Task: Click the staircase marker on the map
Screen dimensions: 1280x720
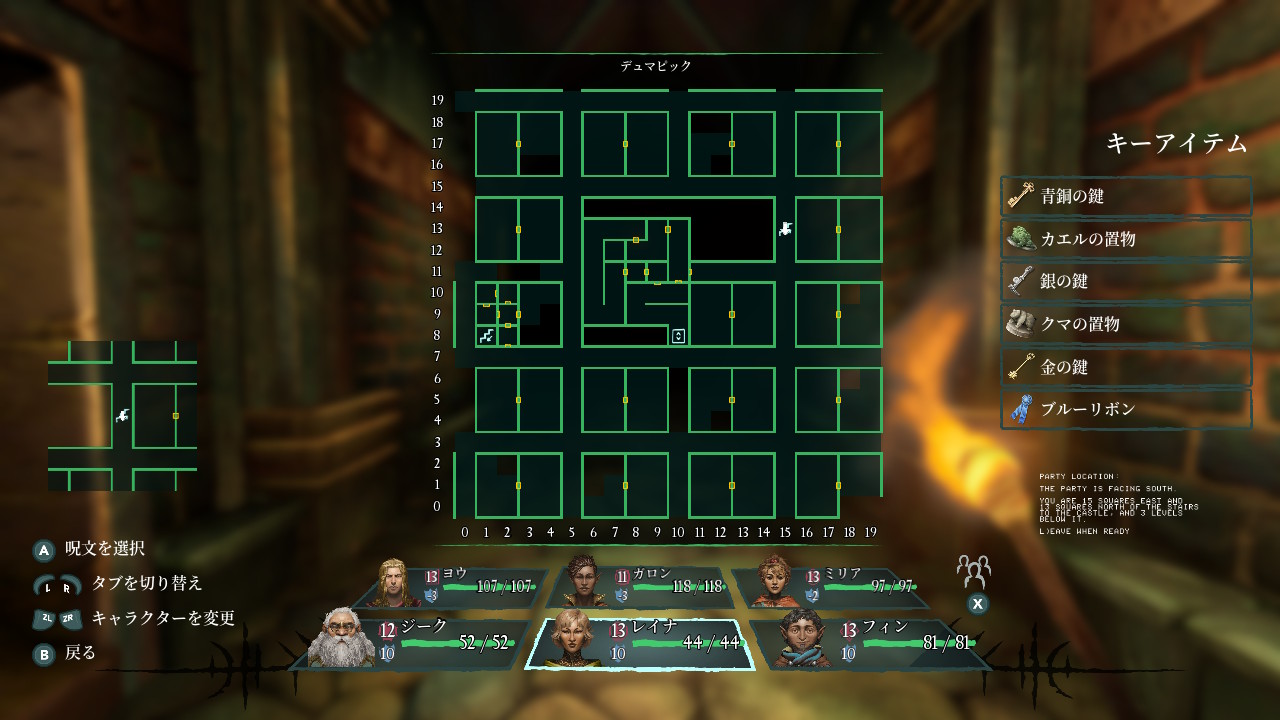Action: [487, 336]
